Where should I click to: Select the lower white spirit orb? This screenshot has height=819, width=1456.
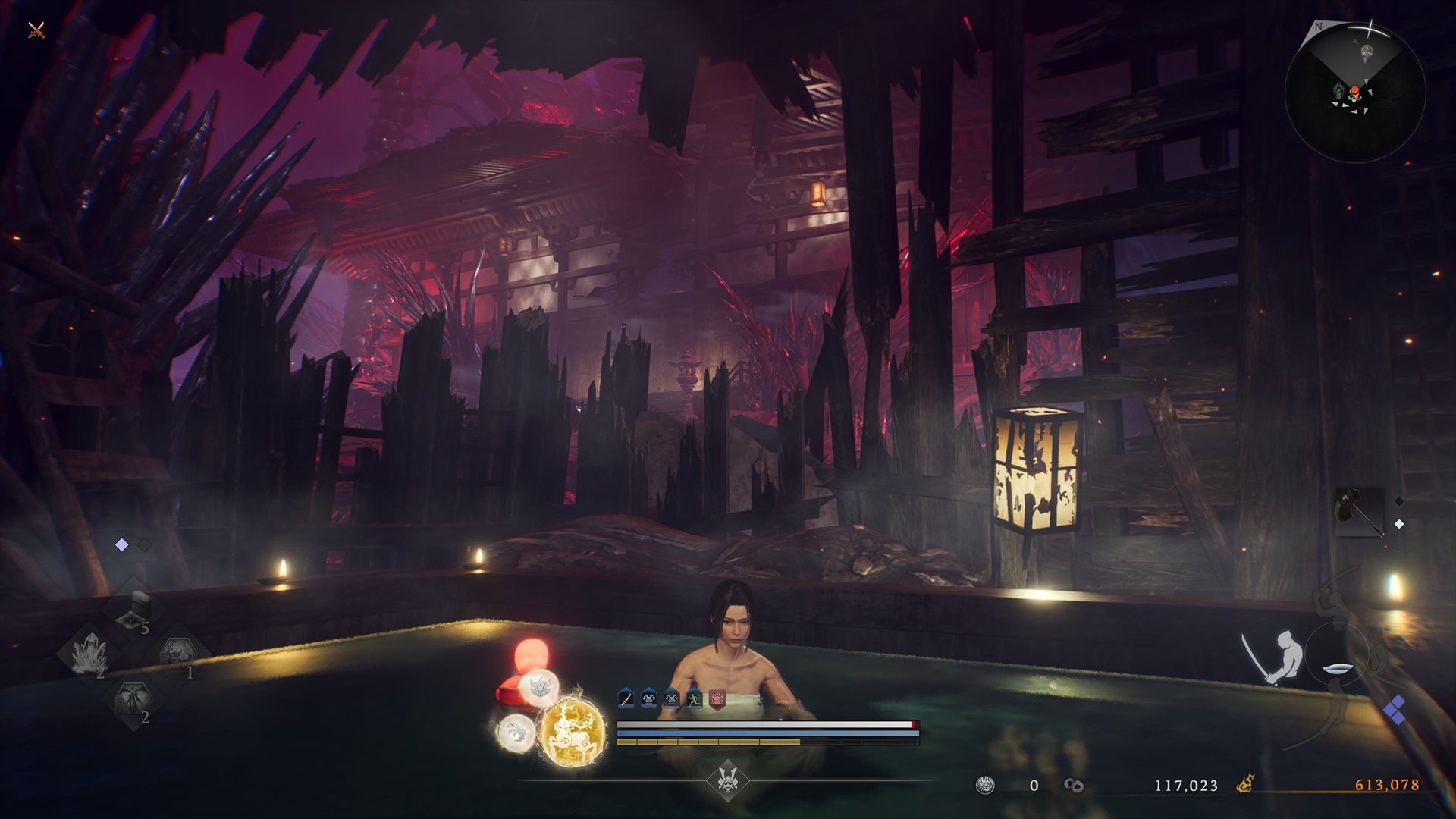click(515, 733)
